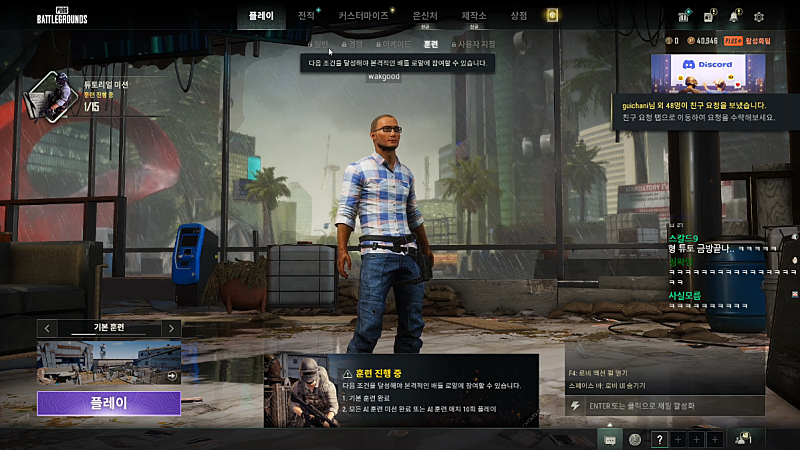This screenshot has height=450, width=800.
Task: Toggle the chat bubble panel button
Action: 609,439
